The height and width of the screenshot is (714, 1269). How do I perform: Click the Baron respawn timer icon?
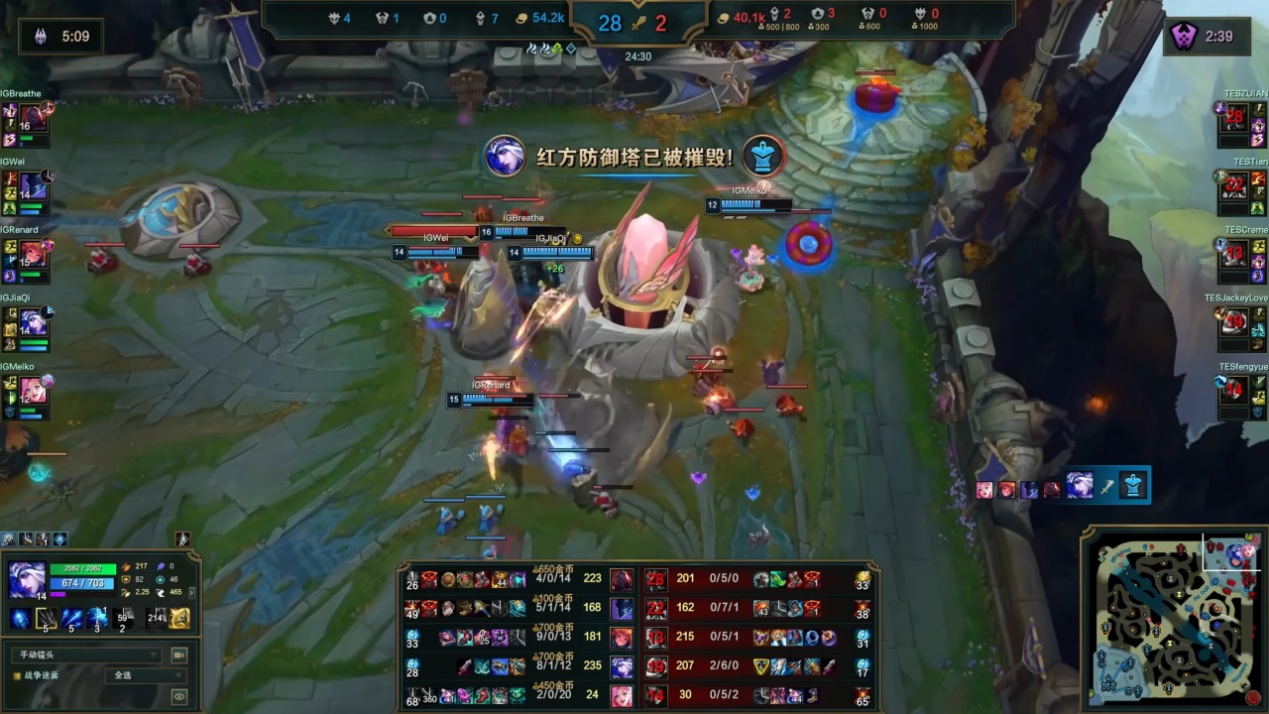click(x=40, y=37)
